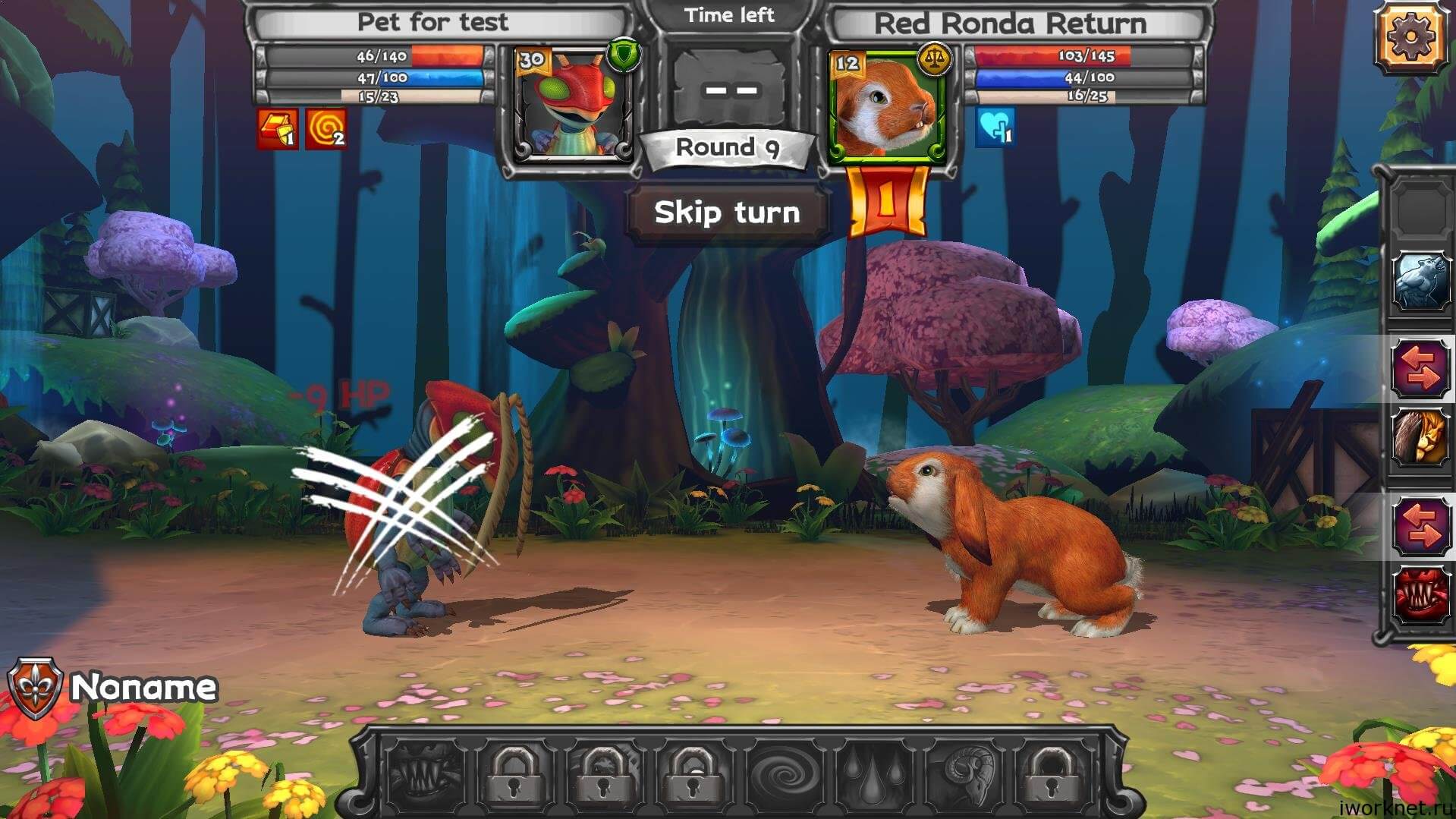The width and height of the screenshot is (1456, 819).
Task: Choose the ram skull ability
Action: (964, 773)
